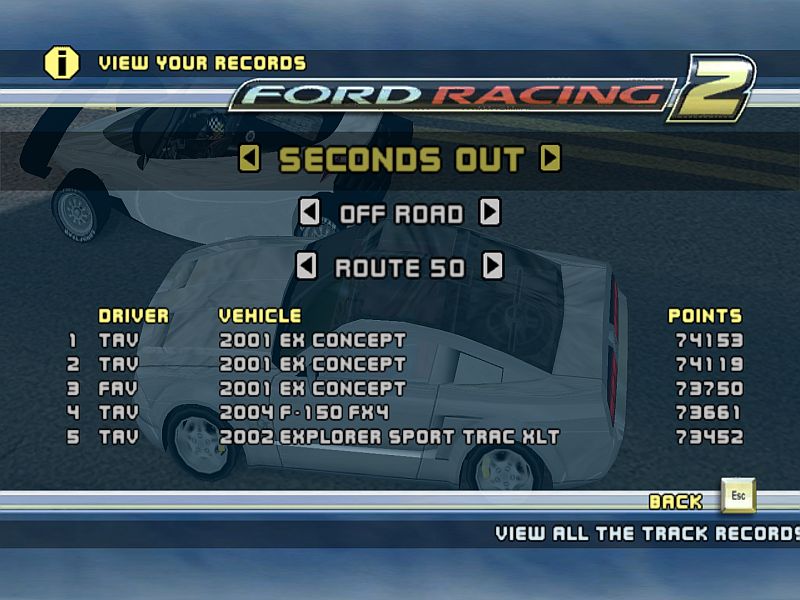Switch to the track after Route 50

point(492,267)
